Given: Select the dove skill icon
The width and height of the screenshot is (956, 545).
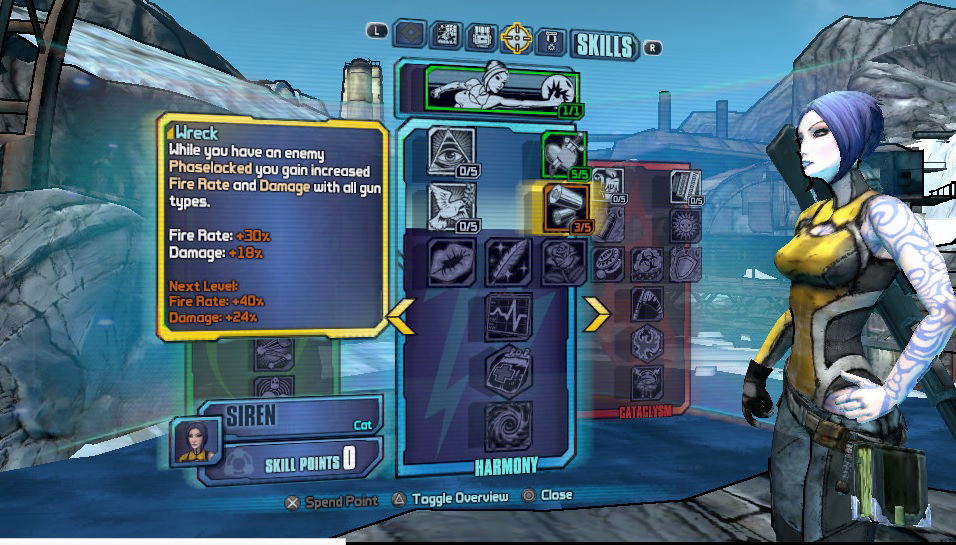Looking at the screenshot, I should 451,205.
